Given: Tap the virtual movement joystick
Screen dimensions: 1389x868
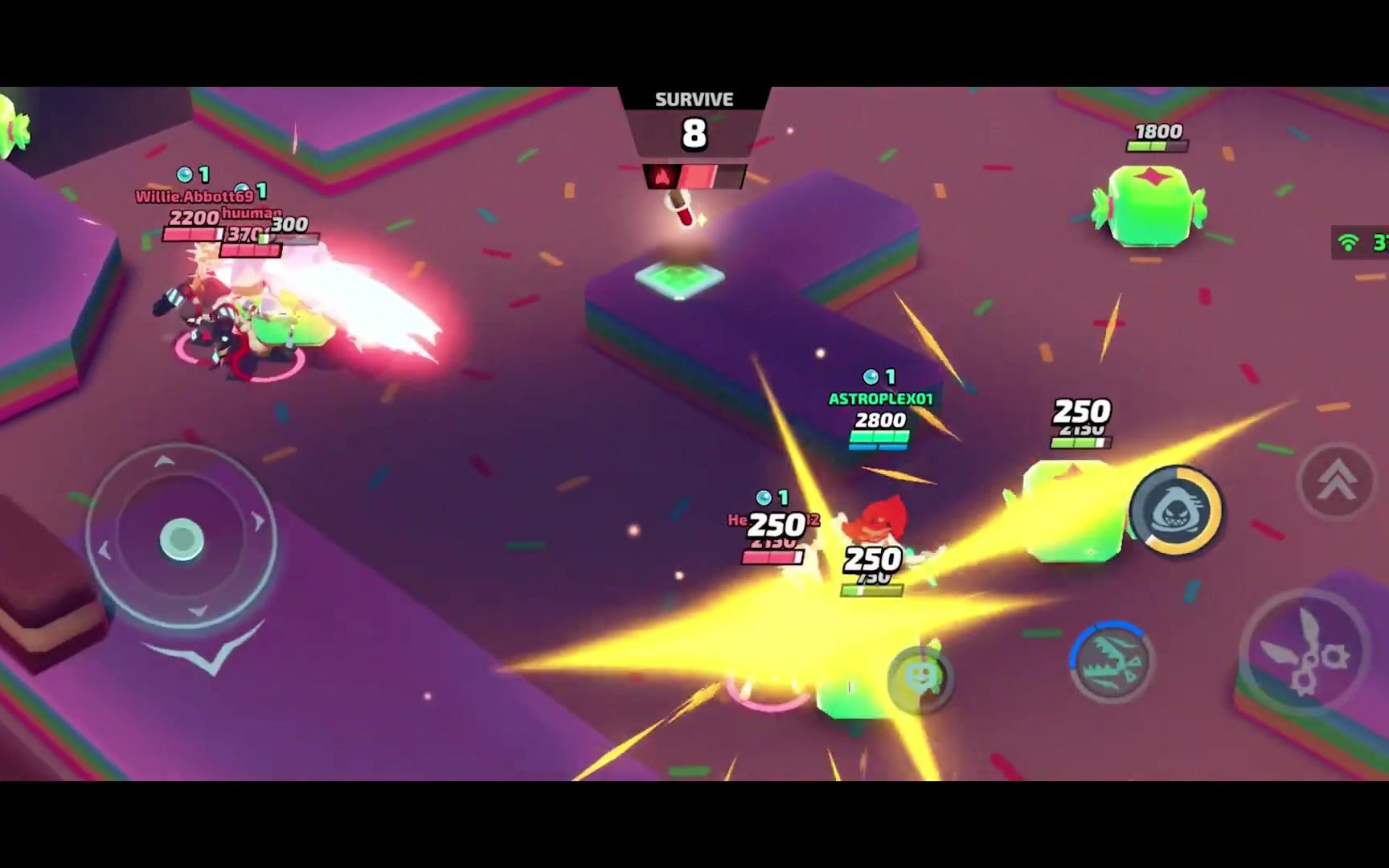Looking at the screenshot, I should [x=182, y=538].
